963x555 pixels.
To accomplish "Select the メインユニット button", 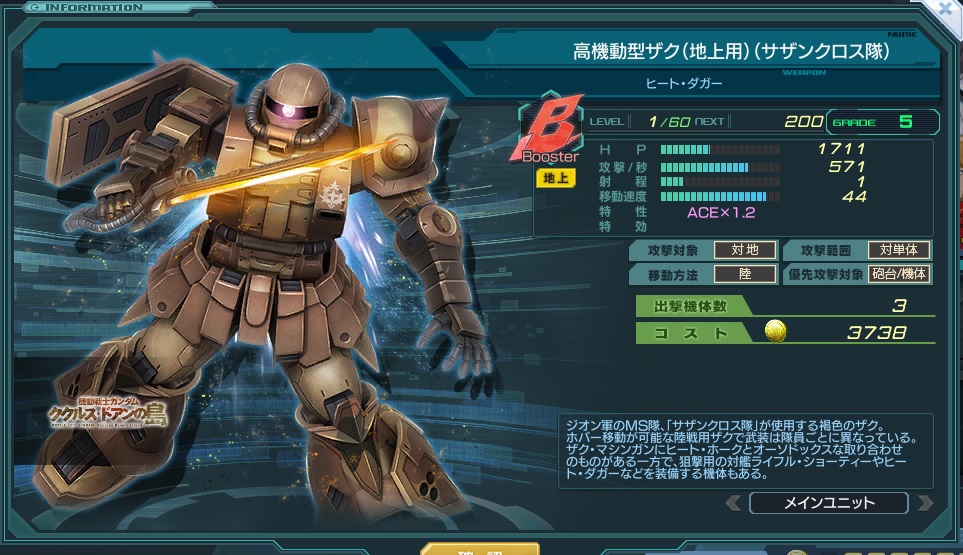I will click(827, 503).
